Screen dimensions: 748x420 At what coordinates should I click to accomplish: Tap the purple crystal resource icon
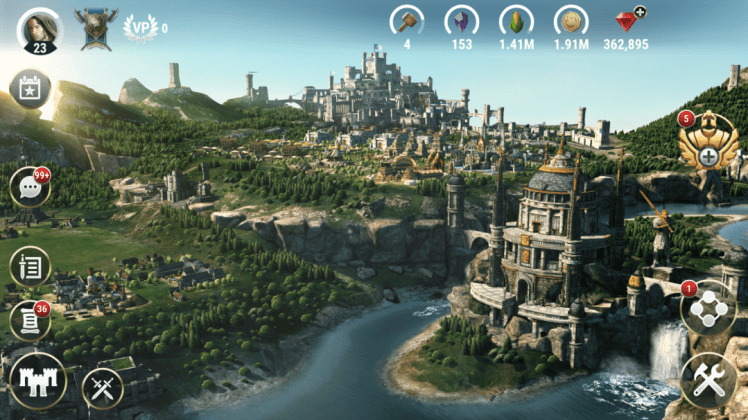click(461, 21)
